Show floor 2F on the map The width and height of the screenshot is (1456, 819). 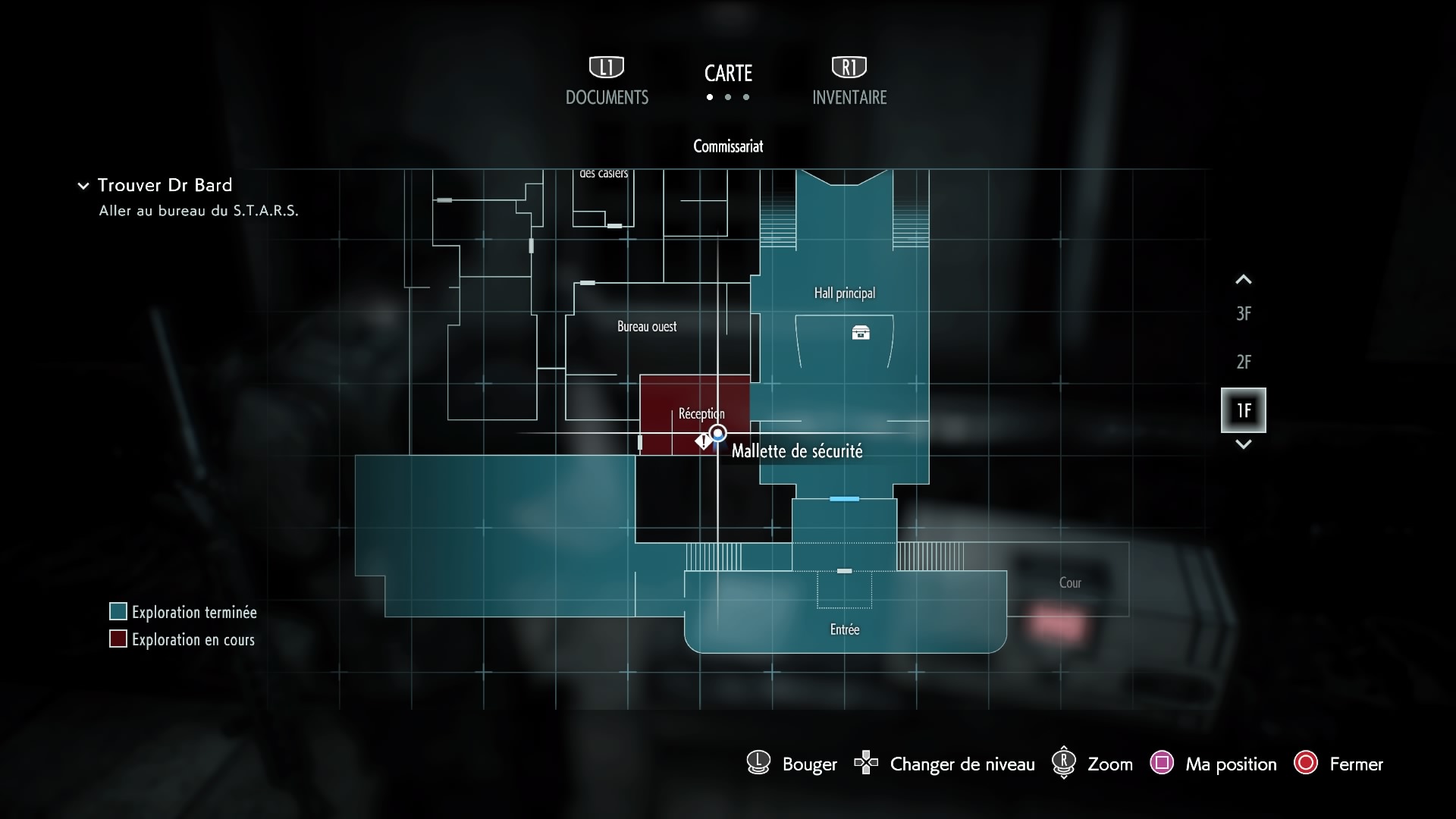point(1243,362)
